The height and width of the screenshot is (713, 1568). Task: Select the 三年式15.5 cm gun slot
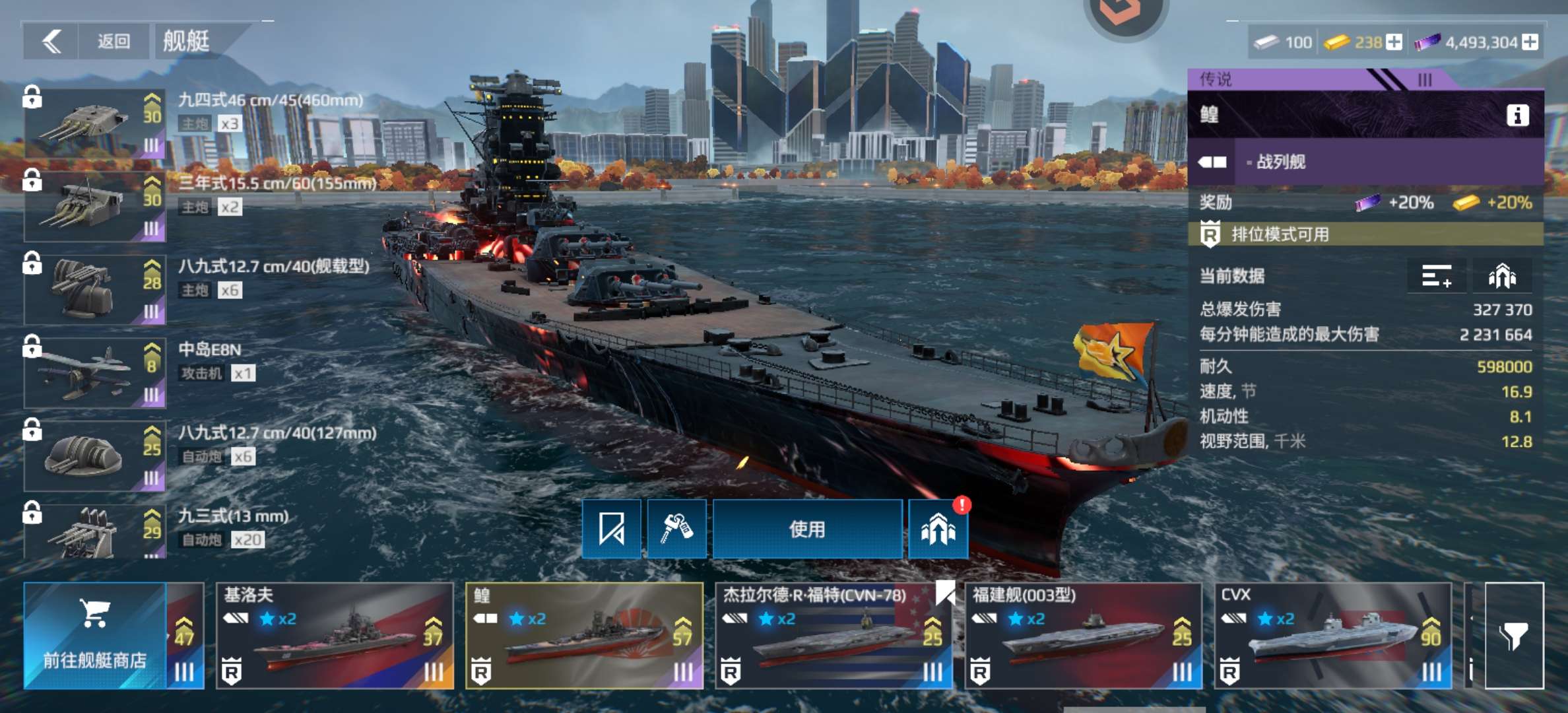(x=95, y=206)
